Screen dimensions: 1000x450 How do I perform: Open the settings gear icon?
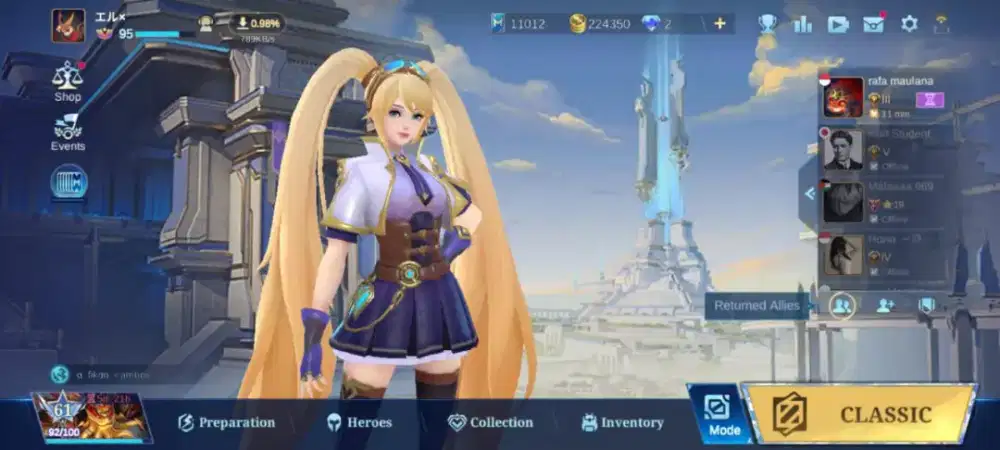point(909,24)
